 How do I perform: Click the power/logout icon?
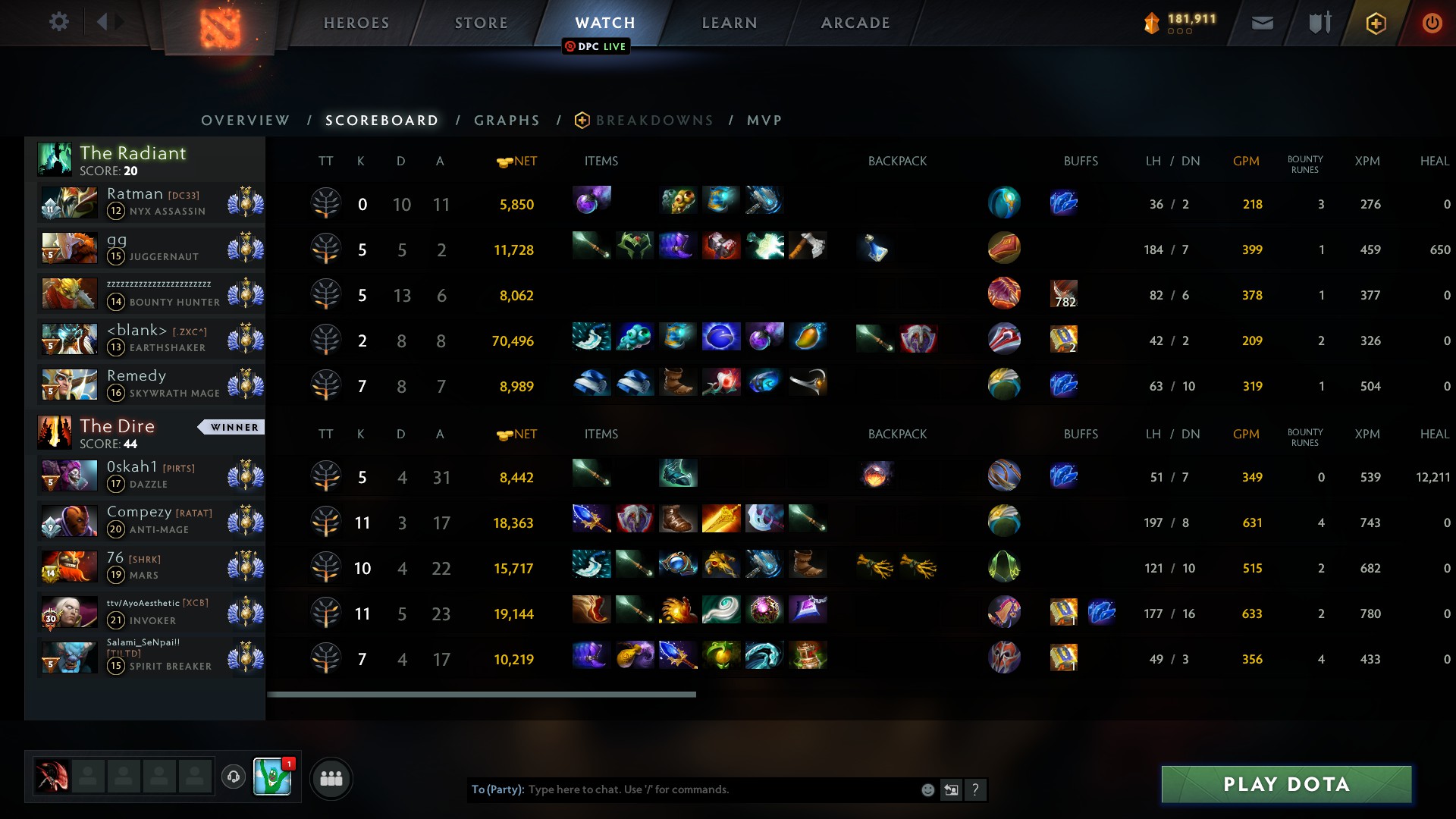(x=1432, y=23)
